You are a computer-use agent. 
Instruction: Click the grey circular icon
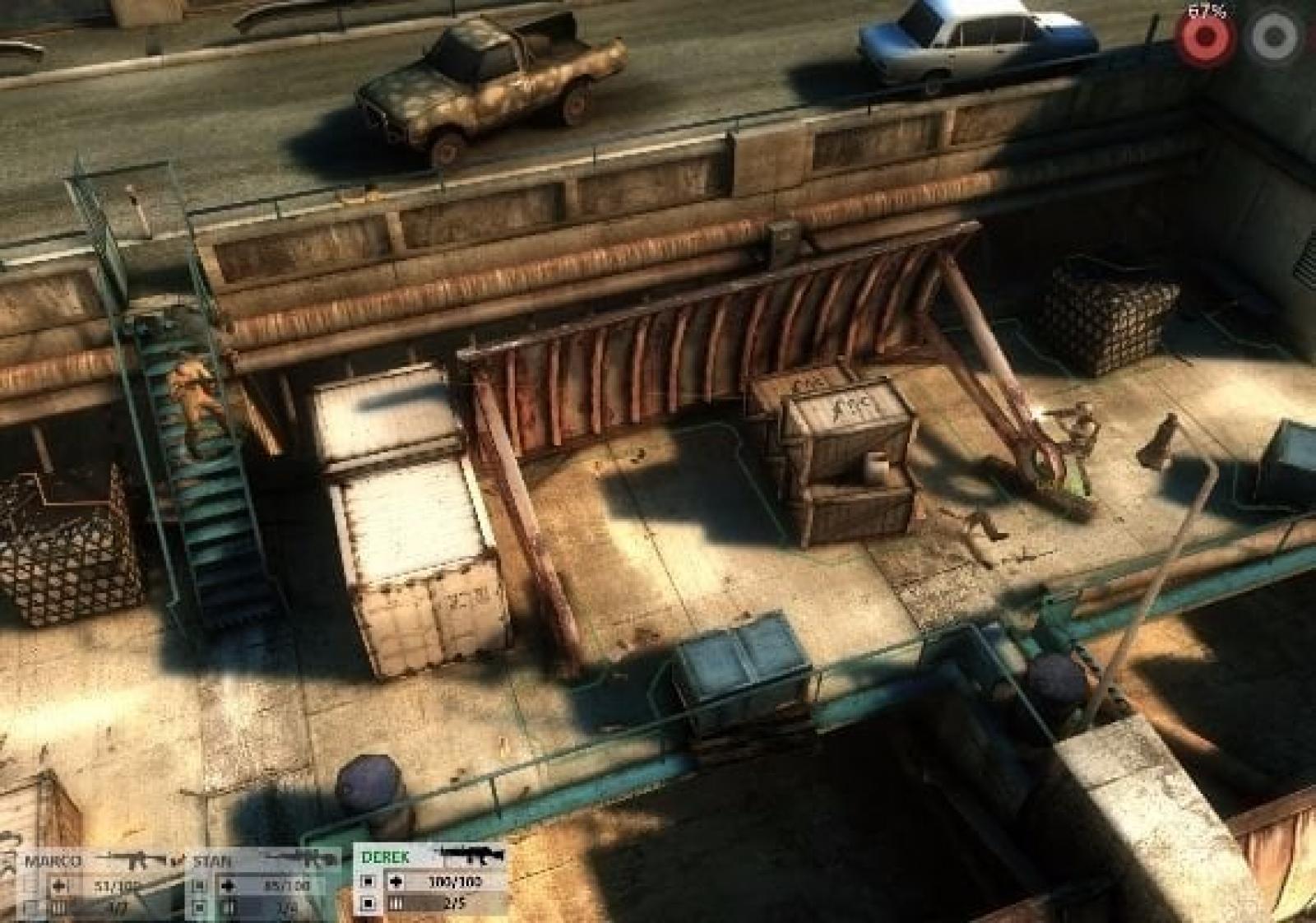1272,36
